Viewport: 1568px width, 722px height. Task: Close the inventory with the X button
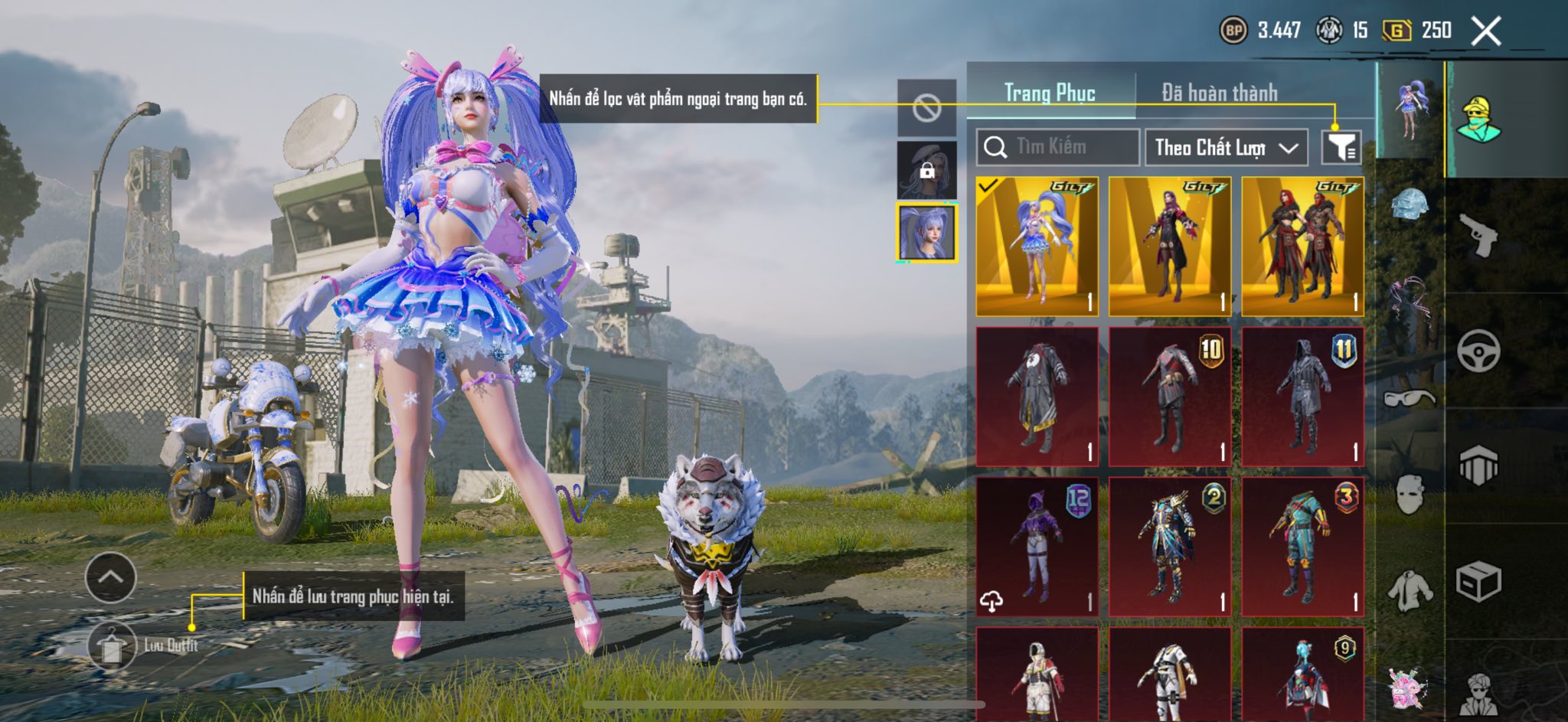pyautogui.click(x=1486, y=31)
